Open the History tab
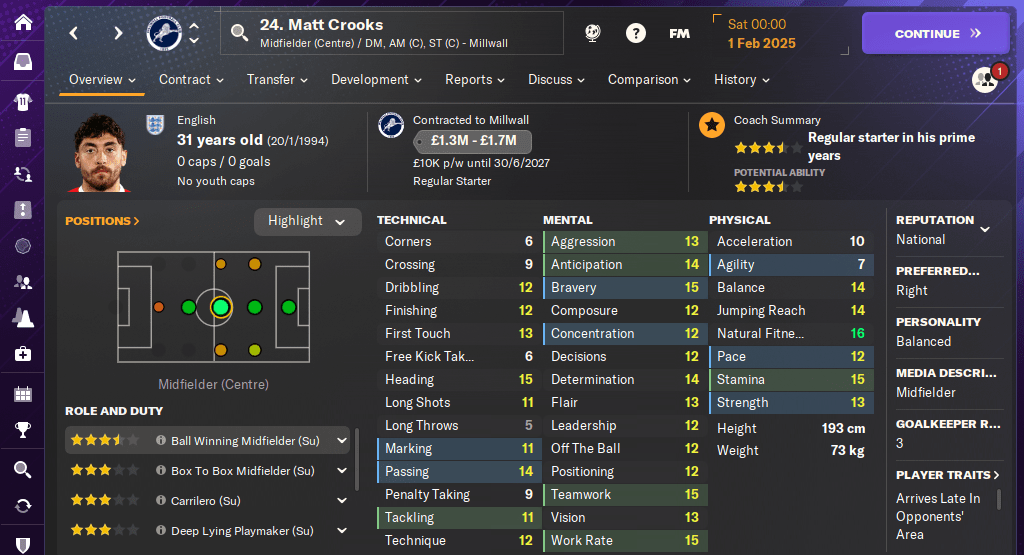The height and width of the screenshot is (555, 1024). click(x=741, y=80)
